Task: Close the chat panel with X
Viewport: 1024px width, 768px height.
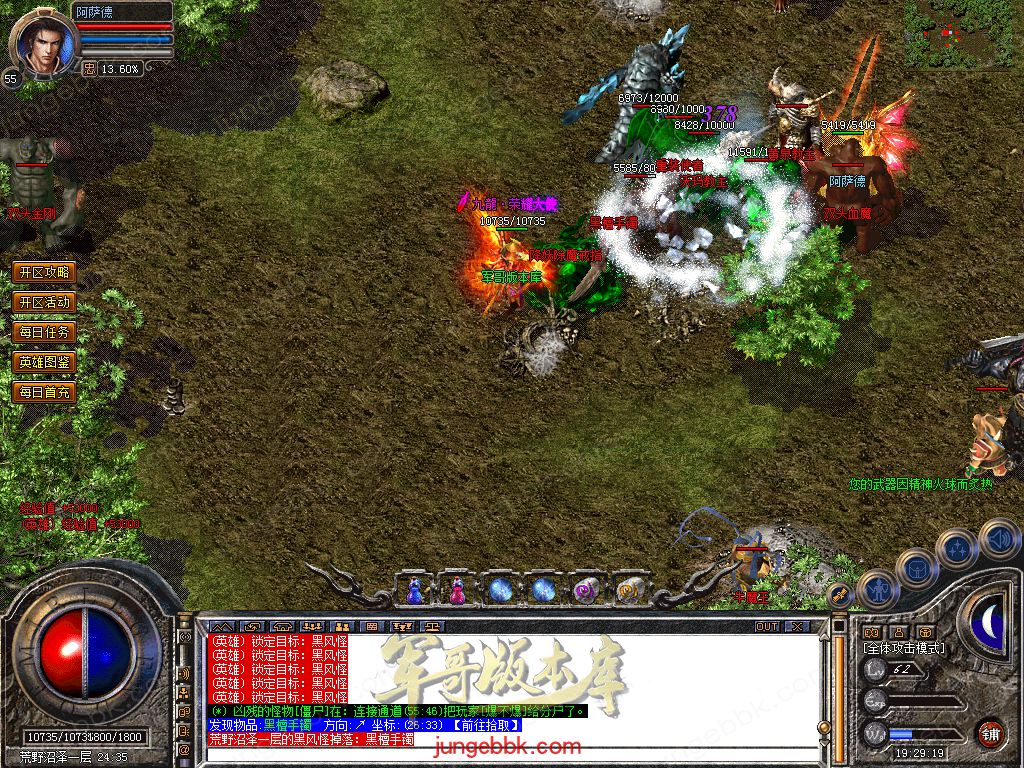Action: pyautogui.click(x=796, y=626)
